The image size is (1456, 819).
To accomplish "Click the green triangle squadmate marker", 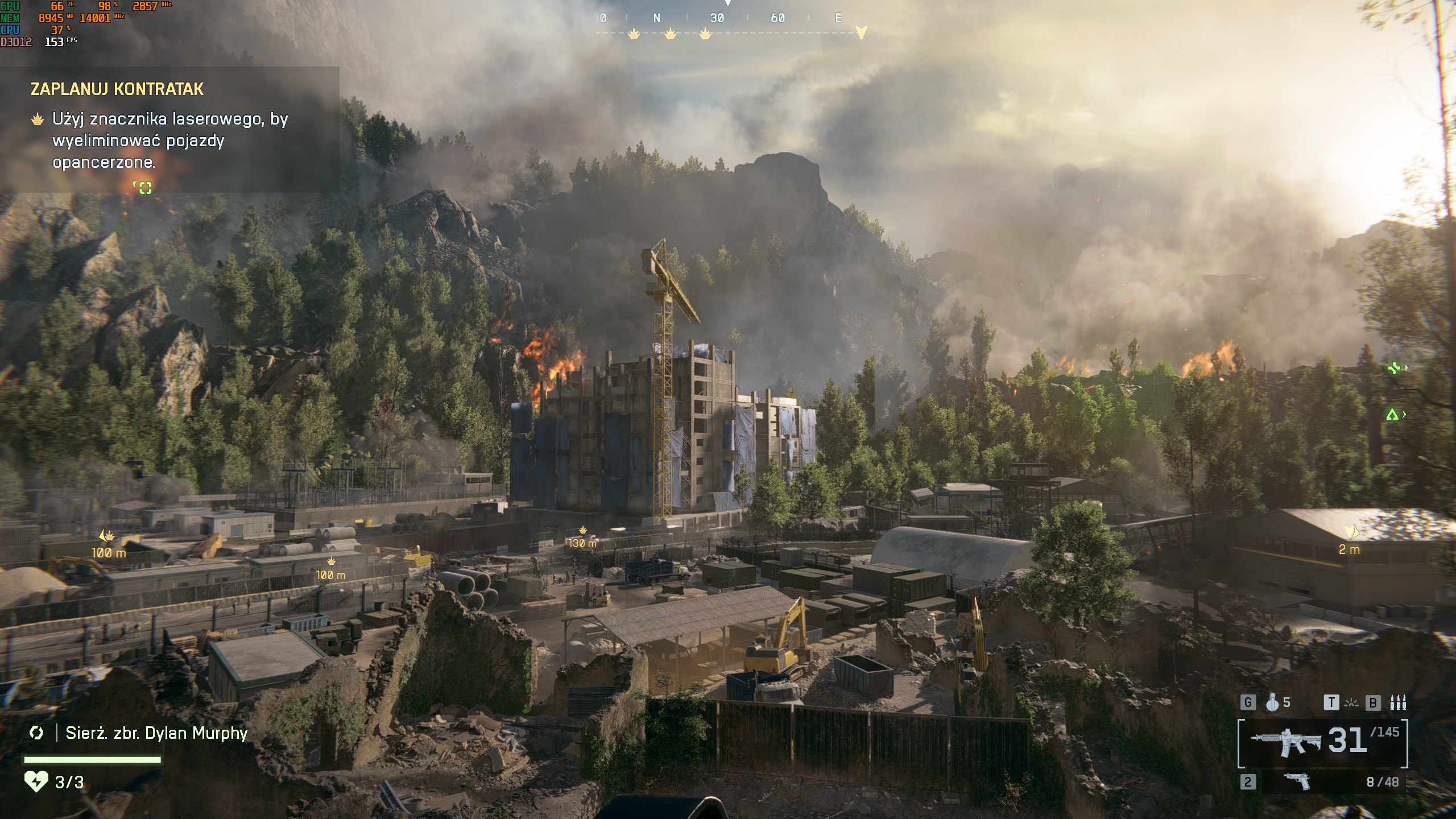I will coord(1392,415).
